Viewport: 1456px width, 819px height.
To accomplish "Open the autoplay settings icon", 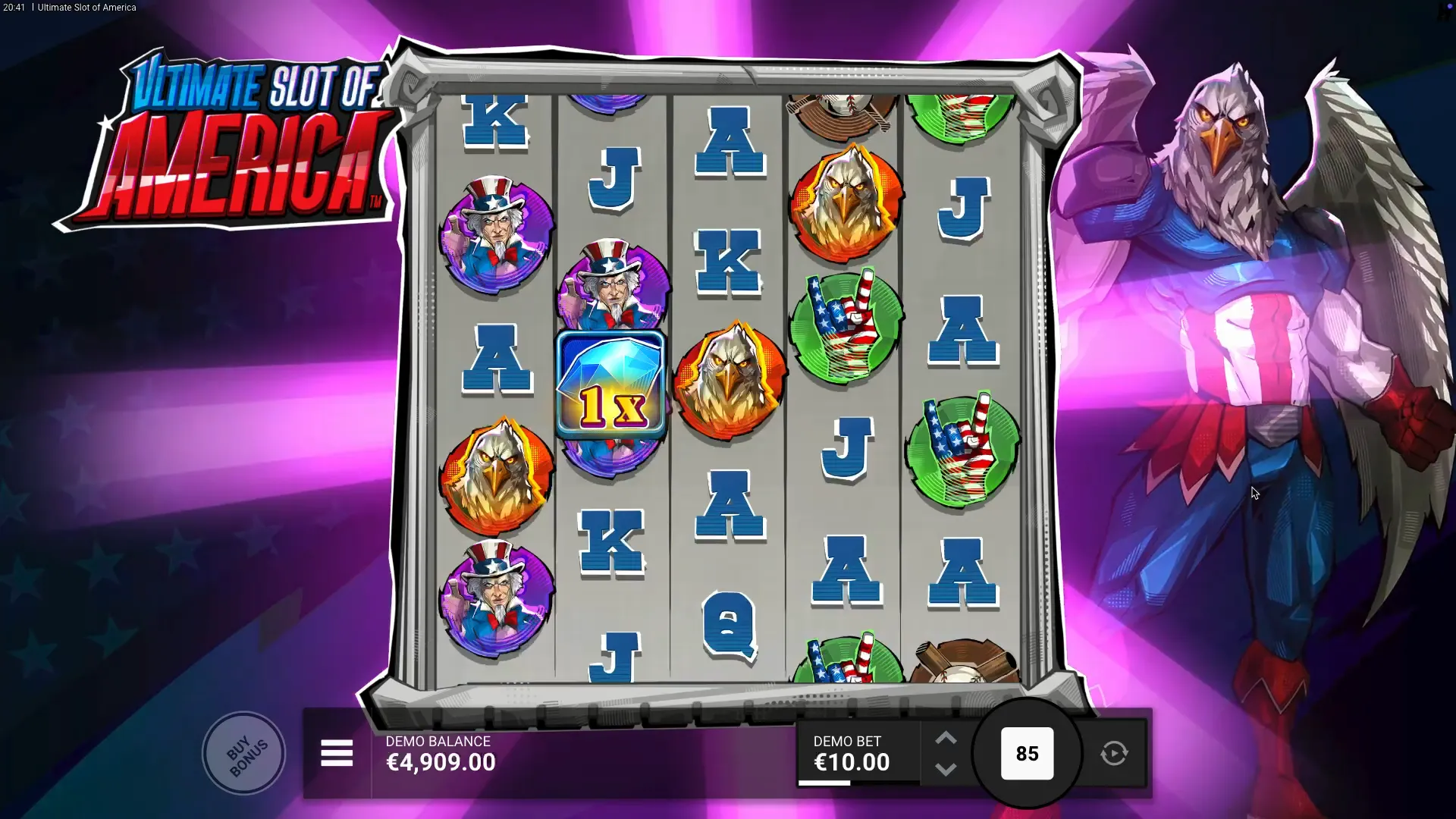I will [x=1114, y=754].
